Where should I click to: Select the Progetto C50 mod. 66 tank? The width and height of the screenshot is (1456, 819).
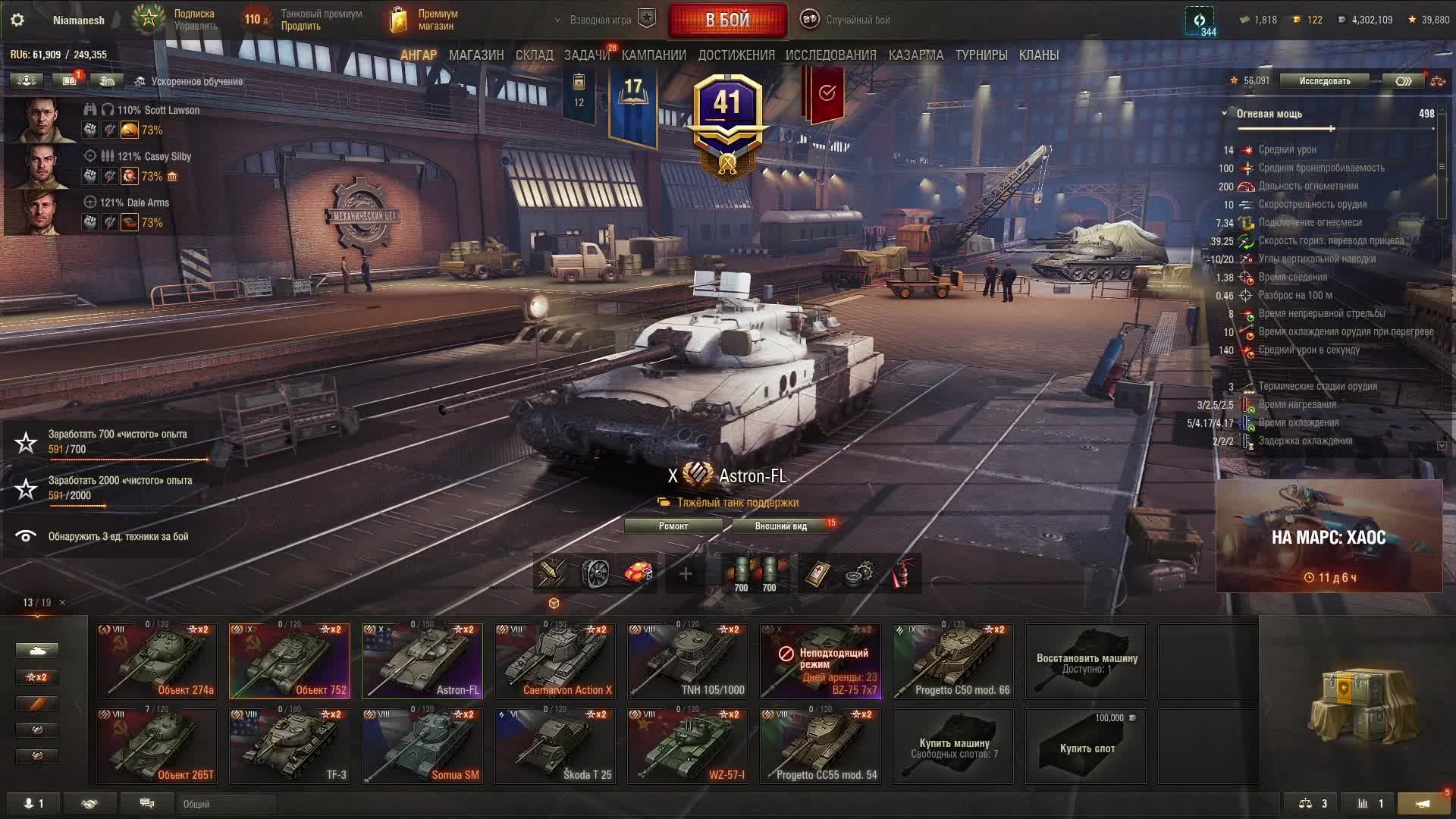[953, 661]
